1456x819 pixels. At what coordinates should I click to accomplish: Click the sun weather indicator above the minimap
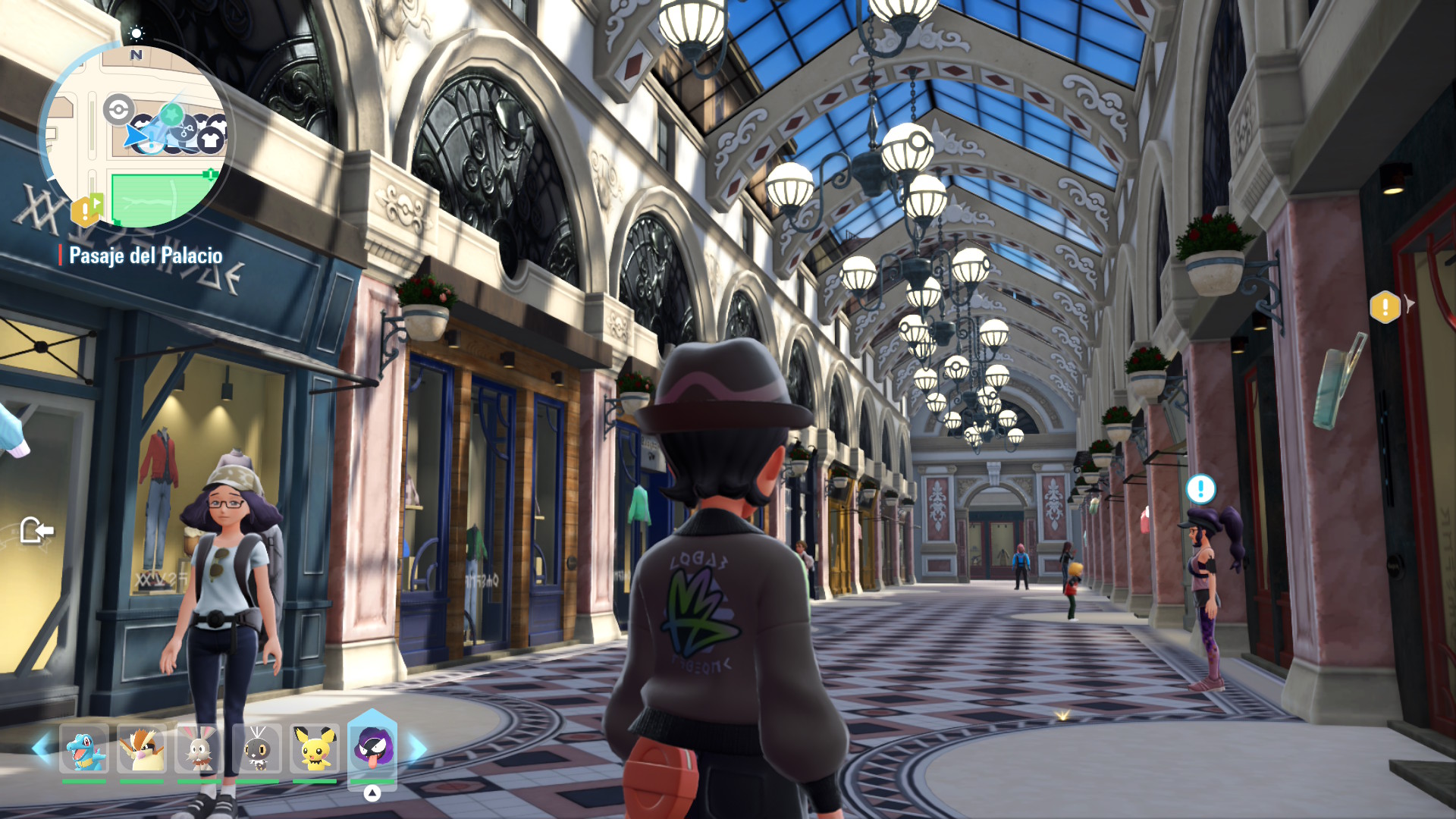[137, 33]
